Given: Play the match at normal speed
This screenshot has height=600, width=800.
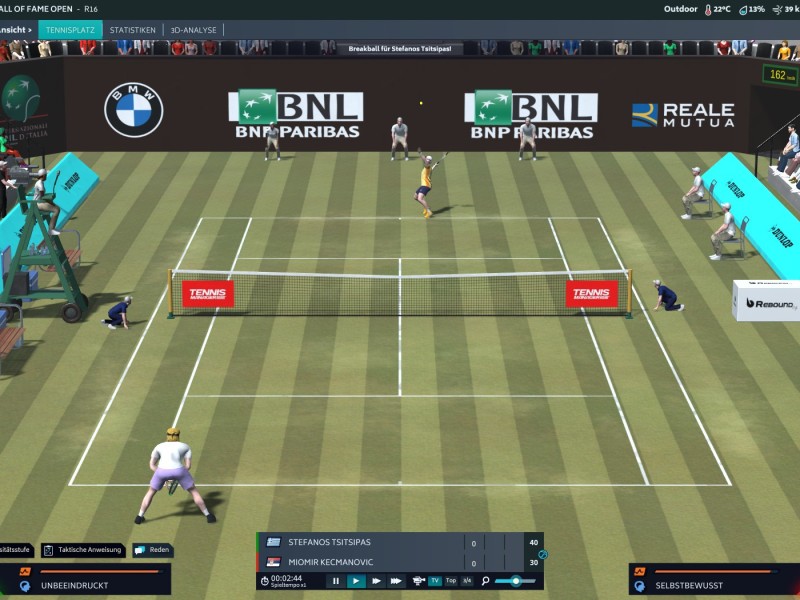Looking at the screenshot, I should pos(356,580).
